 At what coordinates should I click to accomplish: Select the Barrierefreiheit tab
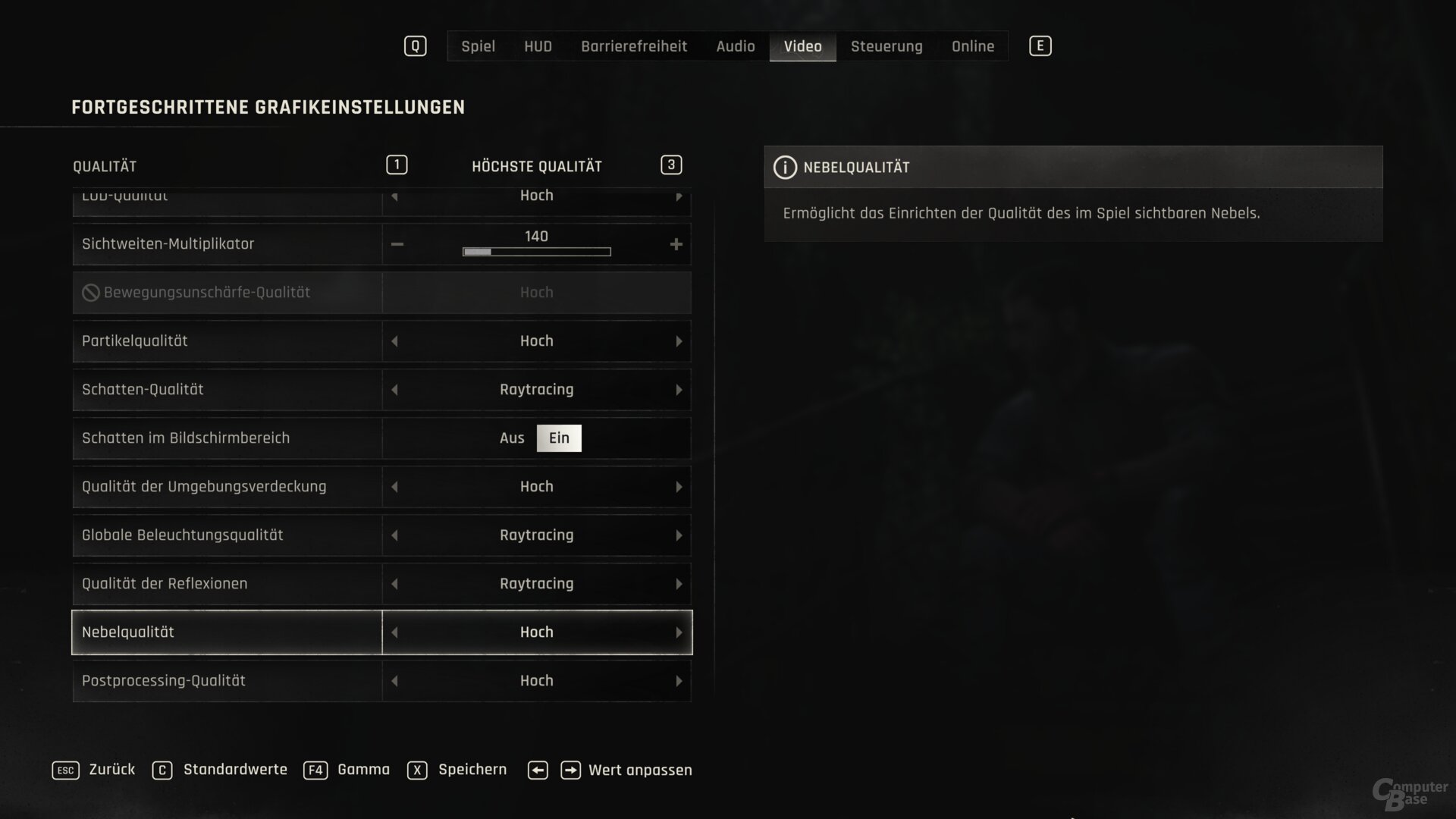tap(634, 46)
